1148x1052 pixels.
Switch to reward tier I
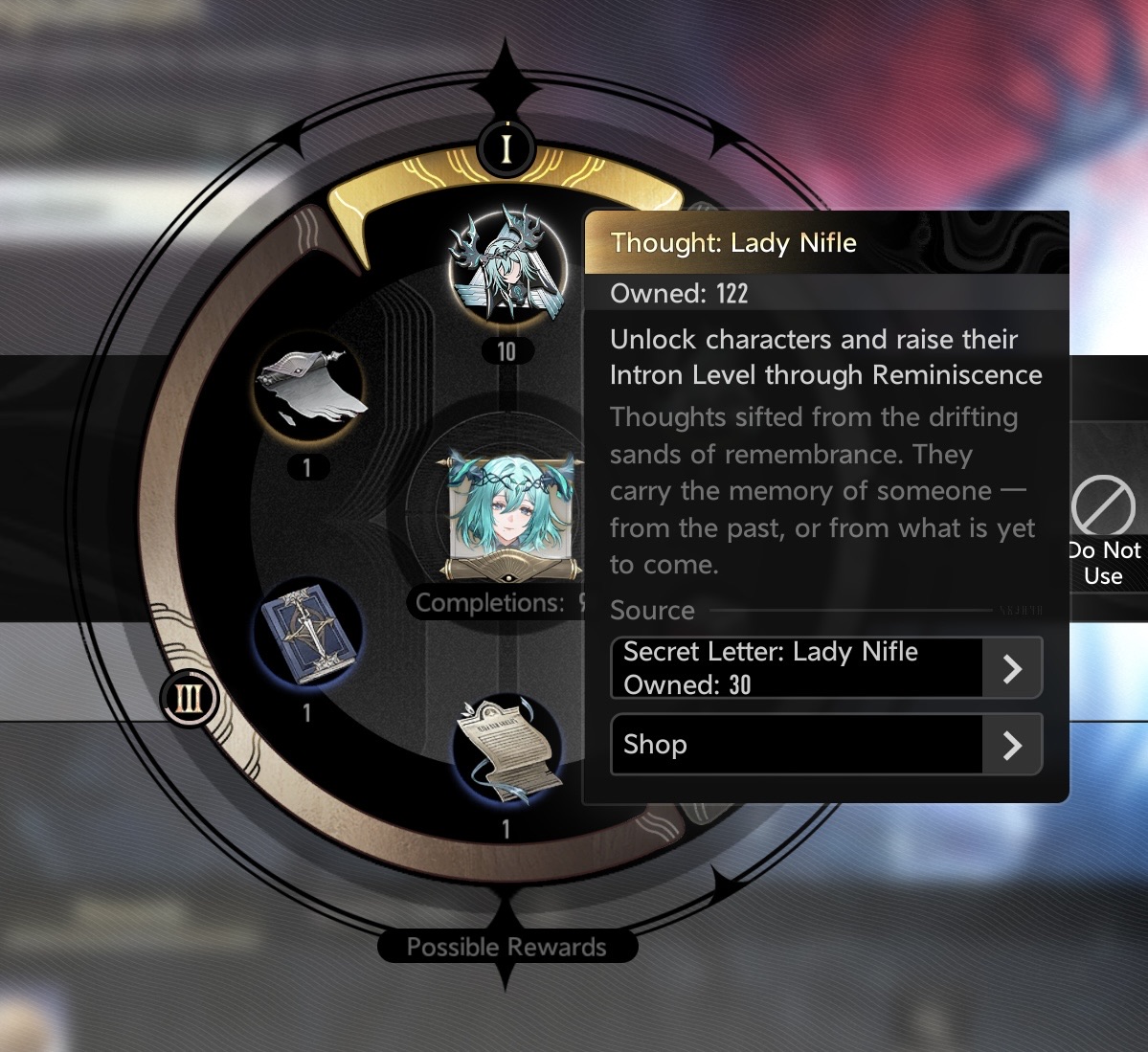tap(506, 148)
